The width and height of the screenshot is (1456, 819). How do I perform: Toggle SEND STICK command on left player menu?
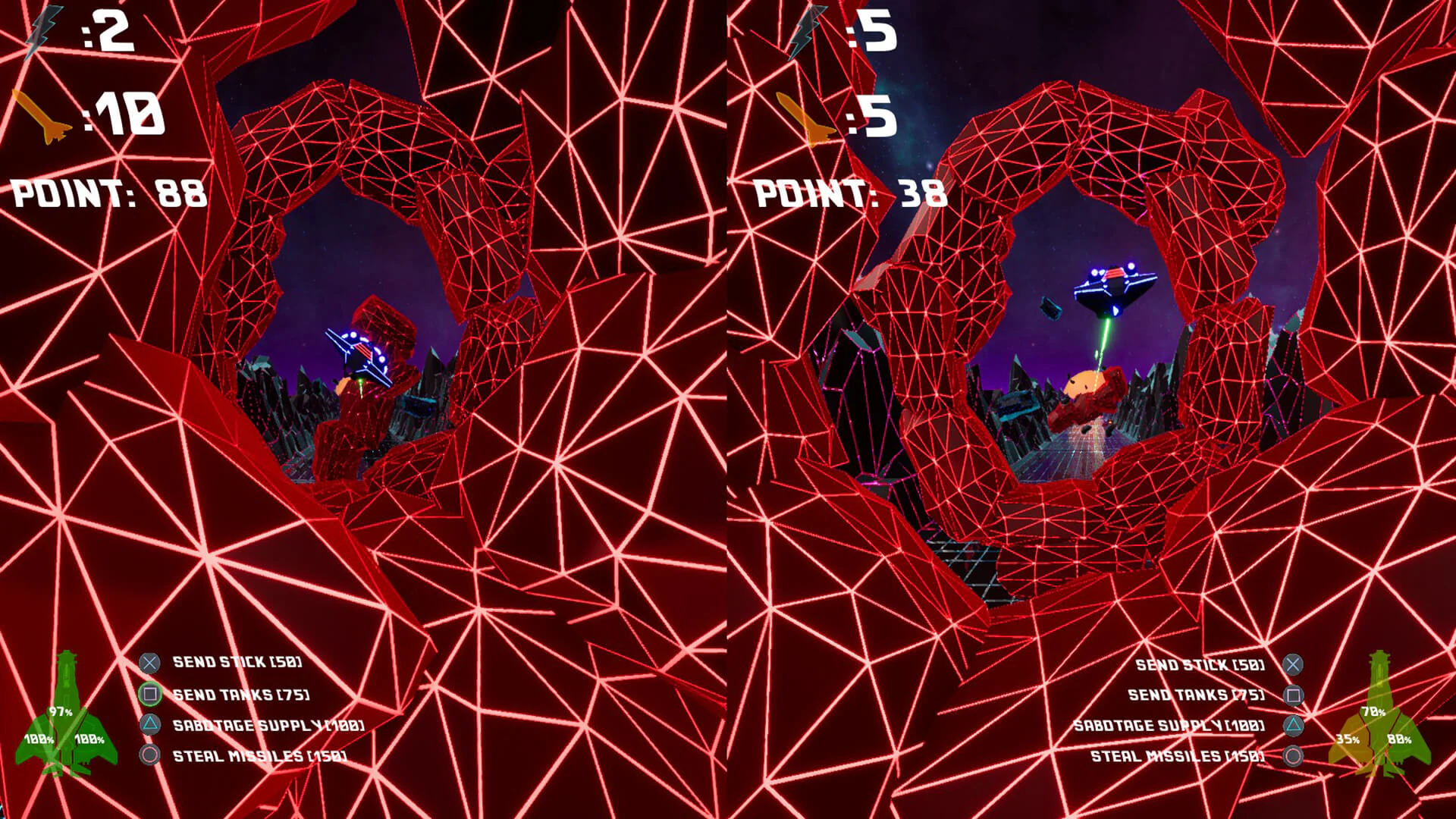[x=237, y=661]
